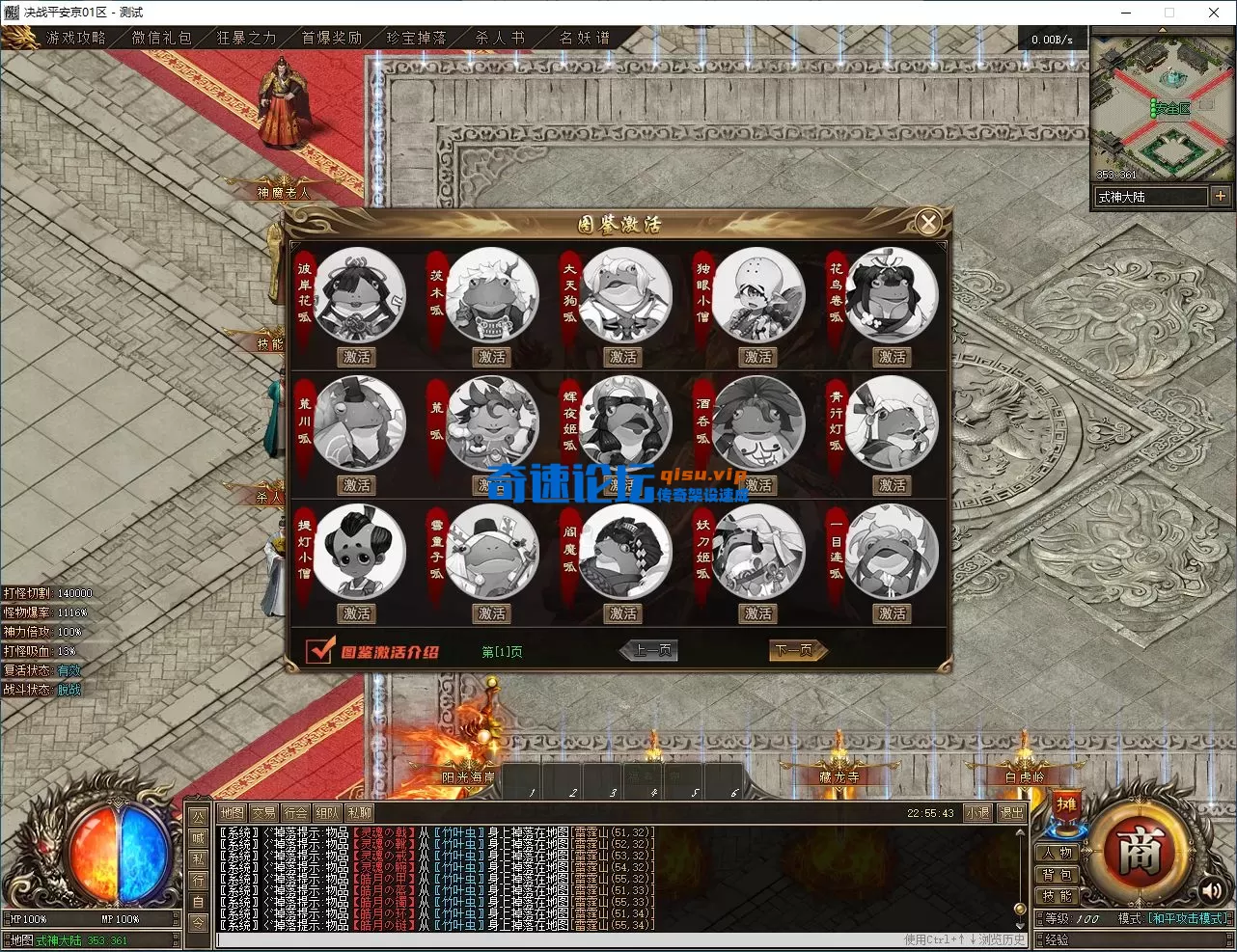Image resolution: width=1237 pixels, height=952 pixels.
Task: Activate the 彼岸花呱 card
Action: pyautogui.click(x=357, y=357)
